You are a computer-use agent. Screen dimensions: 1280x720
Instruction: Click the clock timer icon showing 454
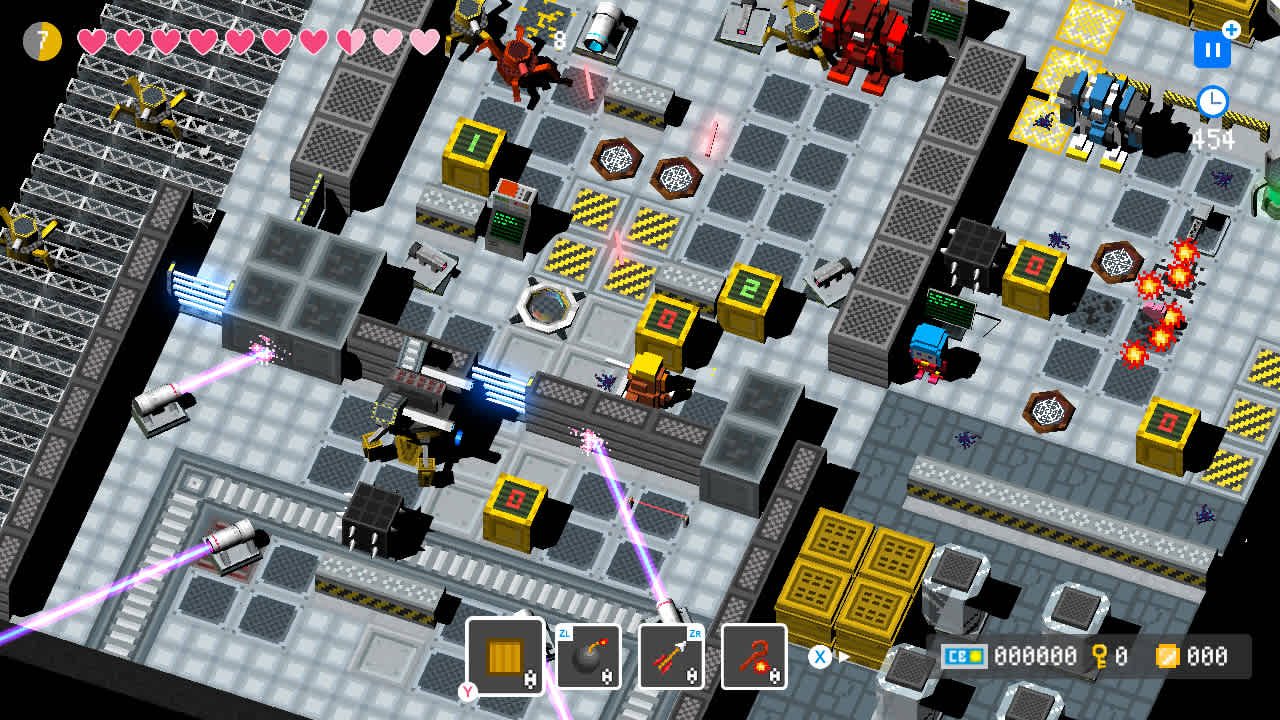(1211, 100)
